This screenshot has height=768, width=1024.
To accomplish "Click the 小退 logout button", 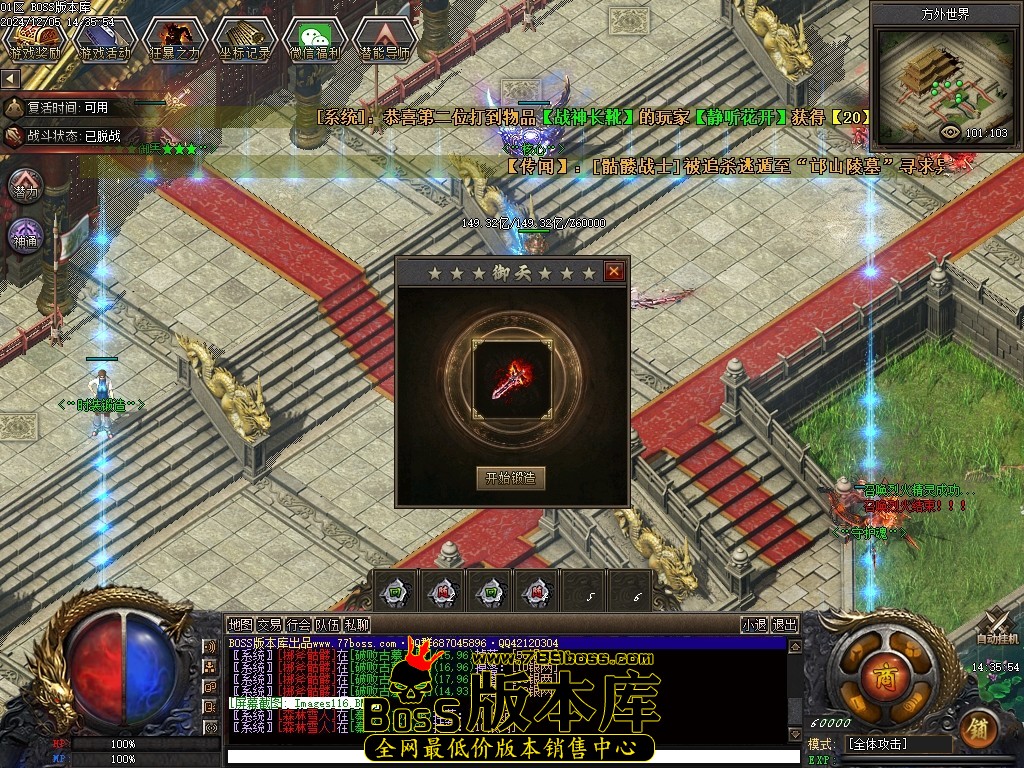I will (x=755, y=625).
